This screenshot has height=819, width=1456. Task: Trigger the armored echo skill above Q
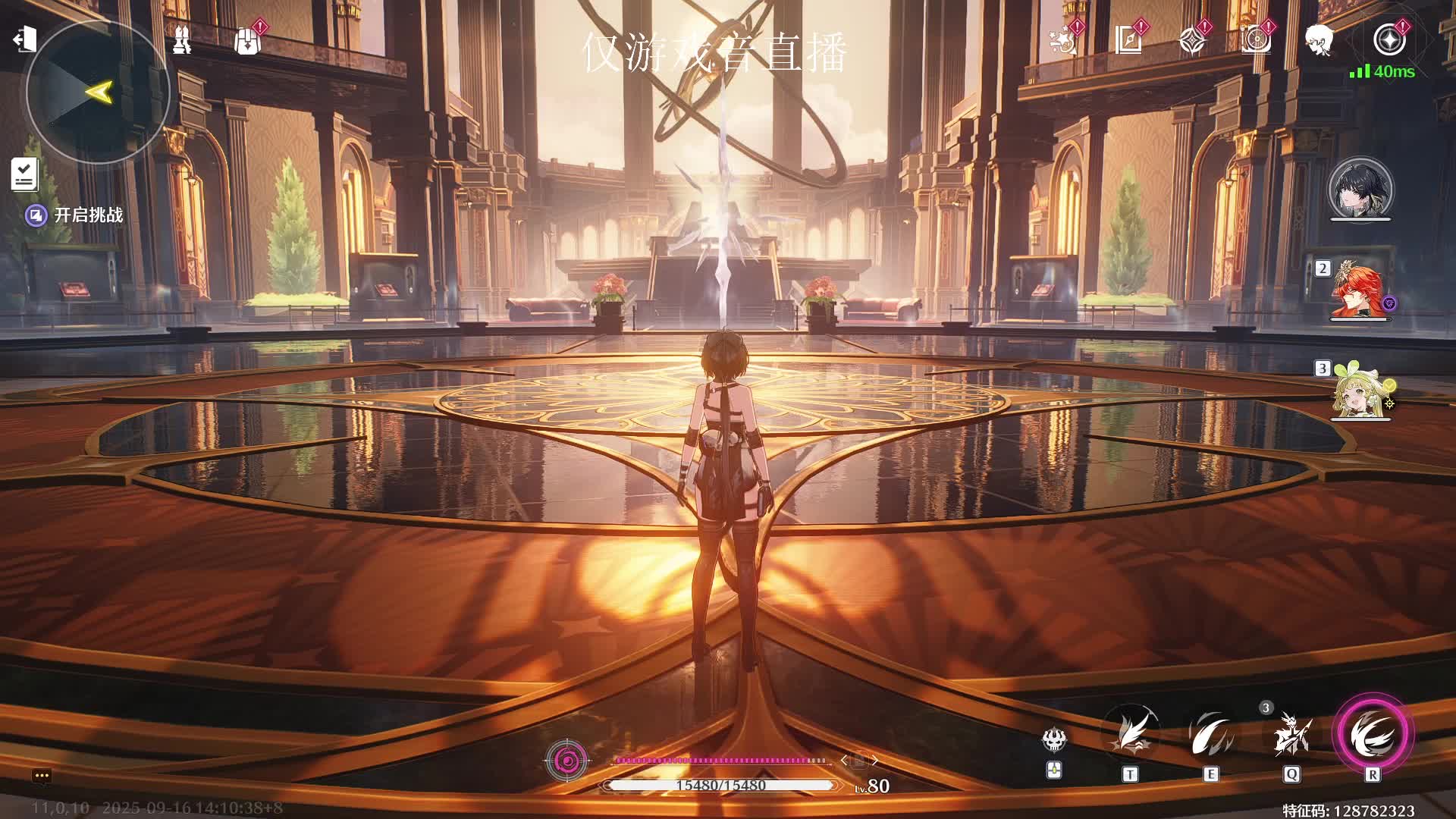(x=1291, y=734)
